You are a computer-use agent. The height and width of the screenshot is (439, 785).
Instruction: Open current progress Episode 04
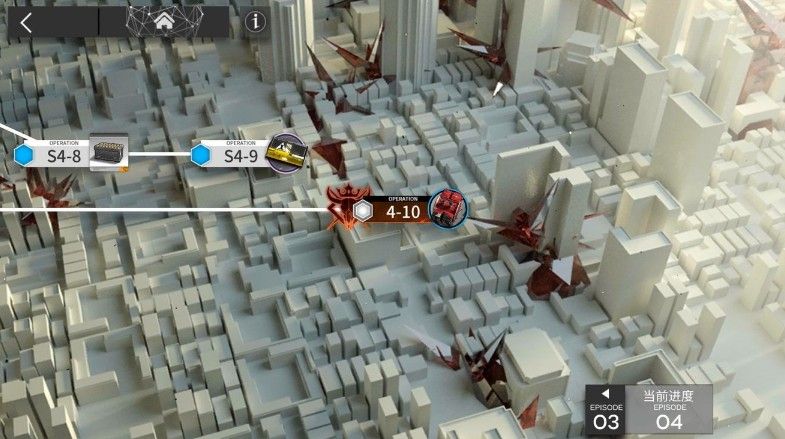click(x=668, y=411)
